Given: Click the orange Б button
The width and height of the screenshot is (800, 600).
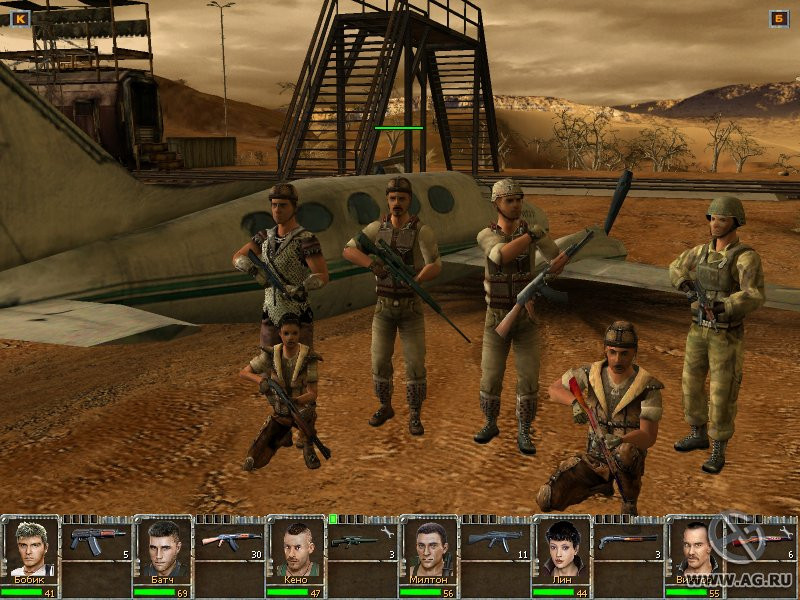Looking at the screenshot, I should [779, 18].
